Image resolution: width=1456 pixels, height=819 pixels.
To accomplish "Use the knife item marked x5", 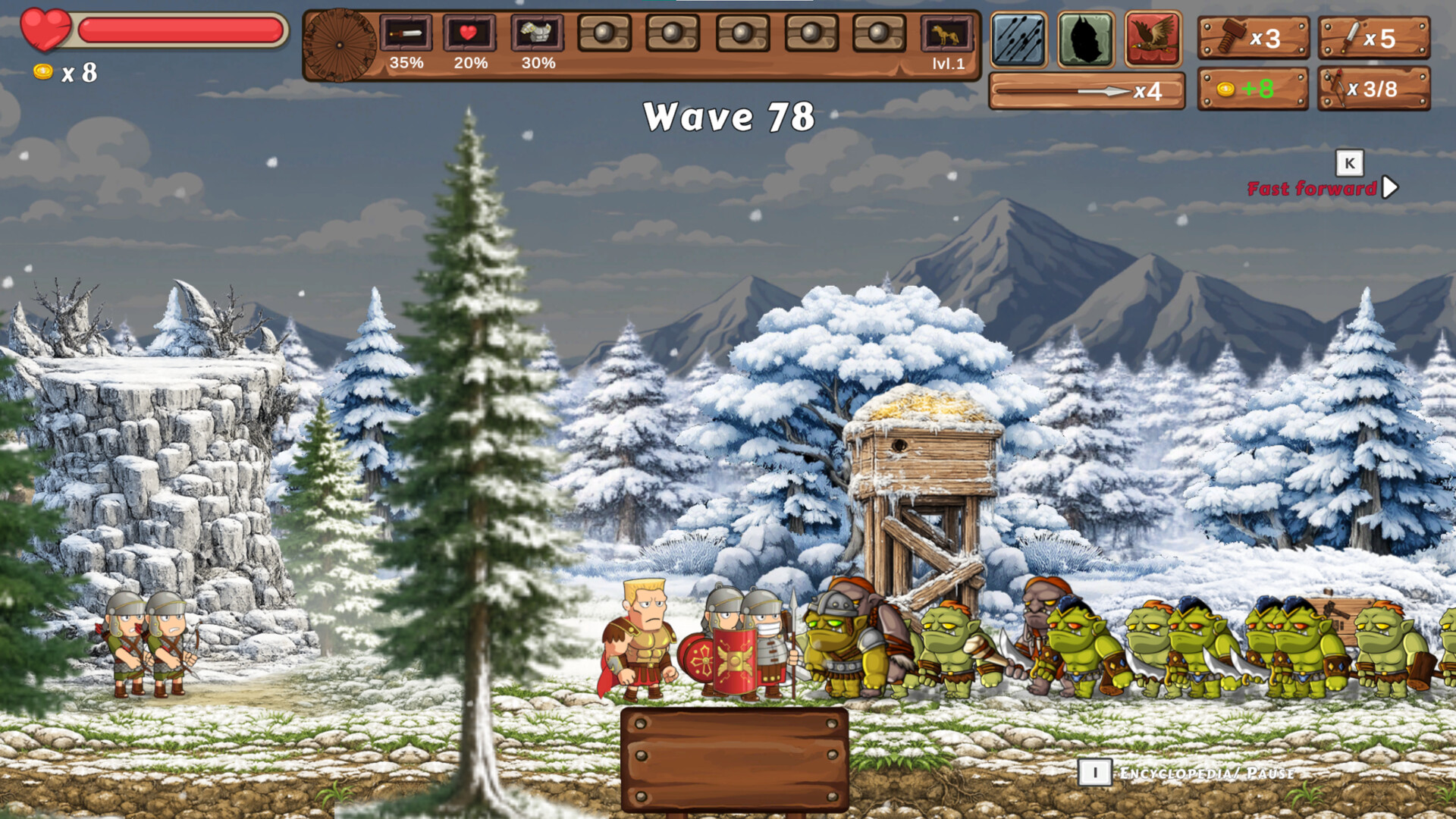I will tap(1373, 38).
